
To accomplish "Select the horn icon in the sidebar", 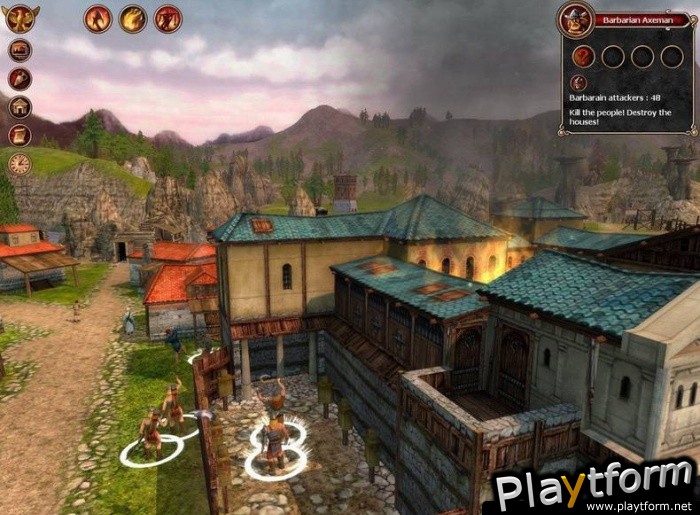I will tap(20, 79).
